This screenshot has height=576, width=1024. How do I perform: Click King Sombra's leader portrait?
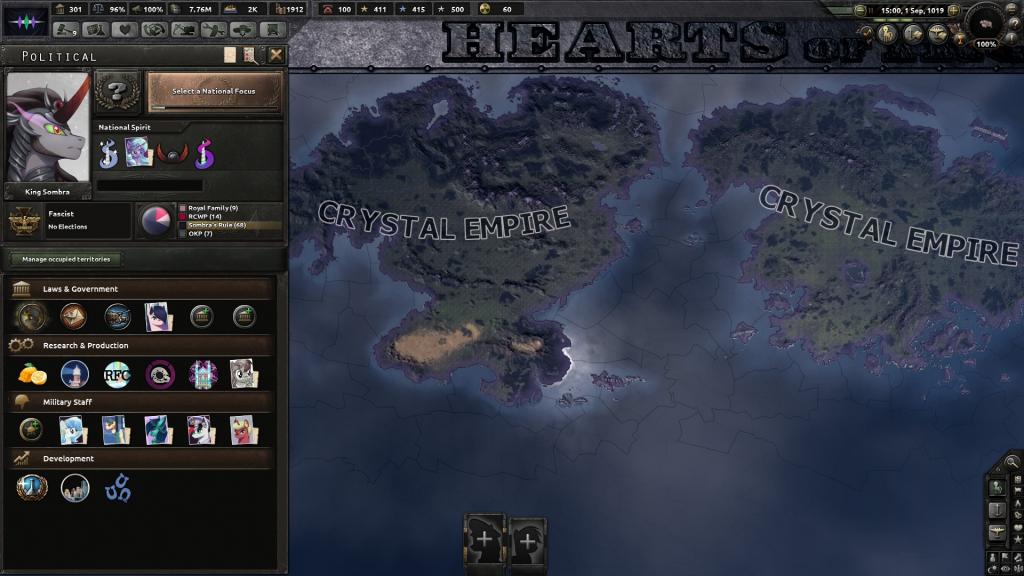(48, 127)
